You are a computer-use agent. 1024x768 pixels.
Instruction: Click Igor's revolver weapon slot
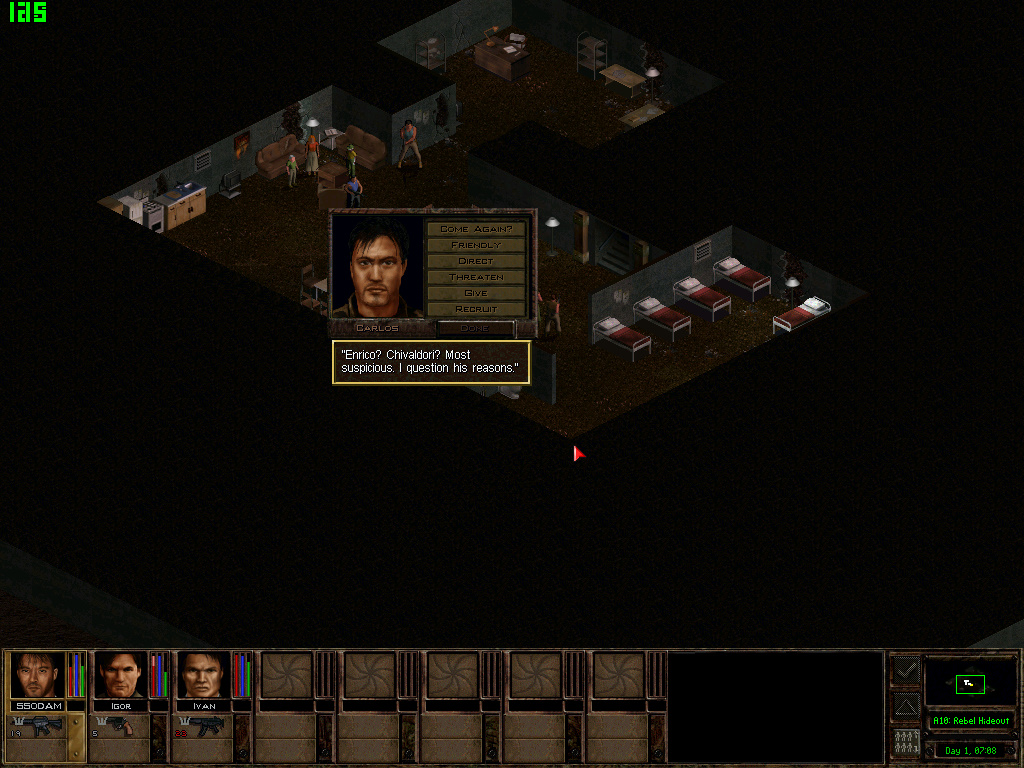point(121,727)
